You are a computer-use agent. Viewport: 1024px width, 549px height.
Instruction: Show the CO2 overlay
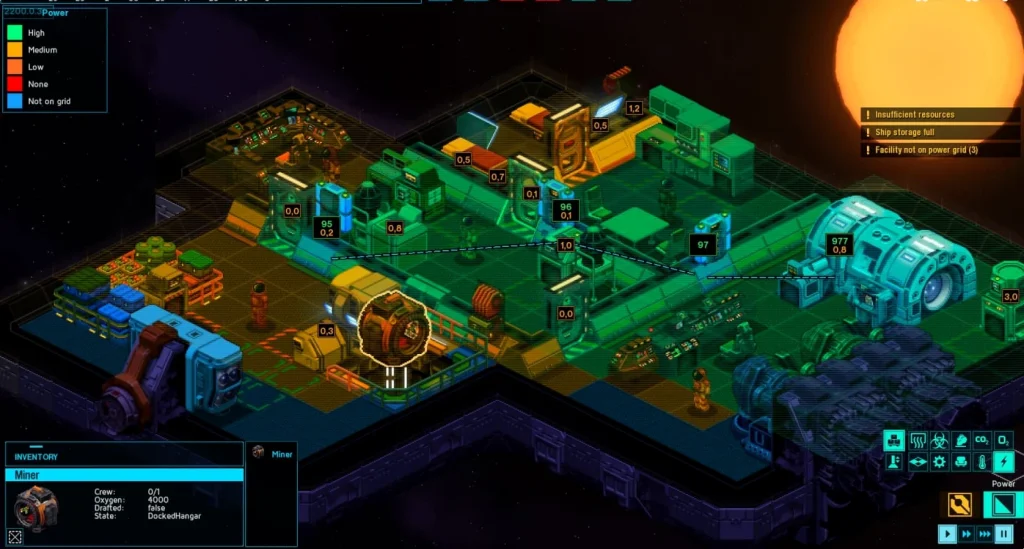click(x=981, y=440)
